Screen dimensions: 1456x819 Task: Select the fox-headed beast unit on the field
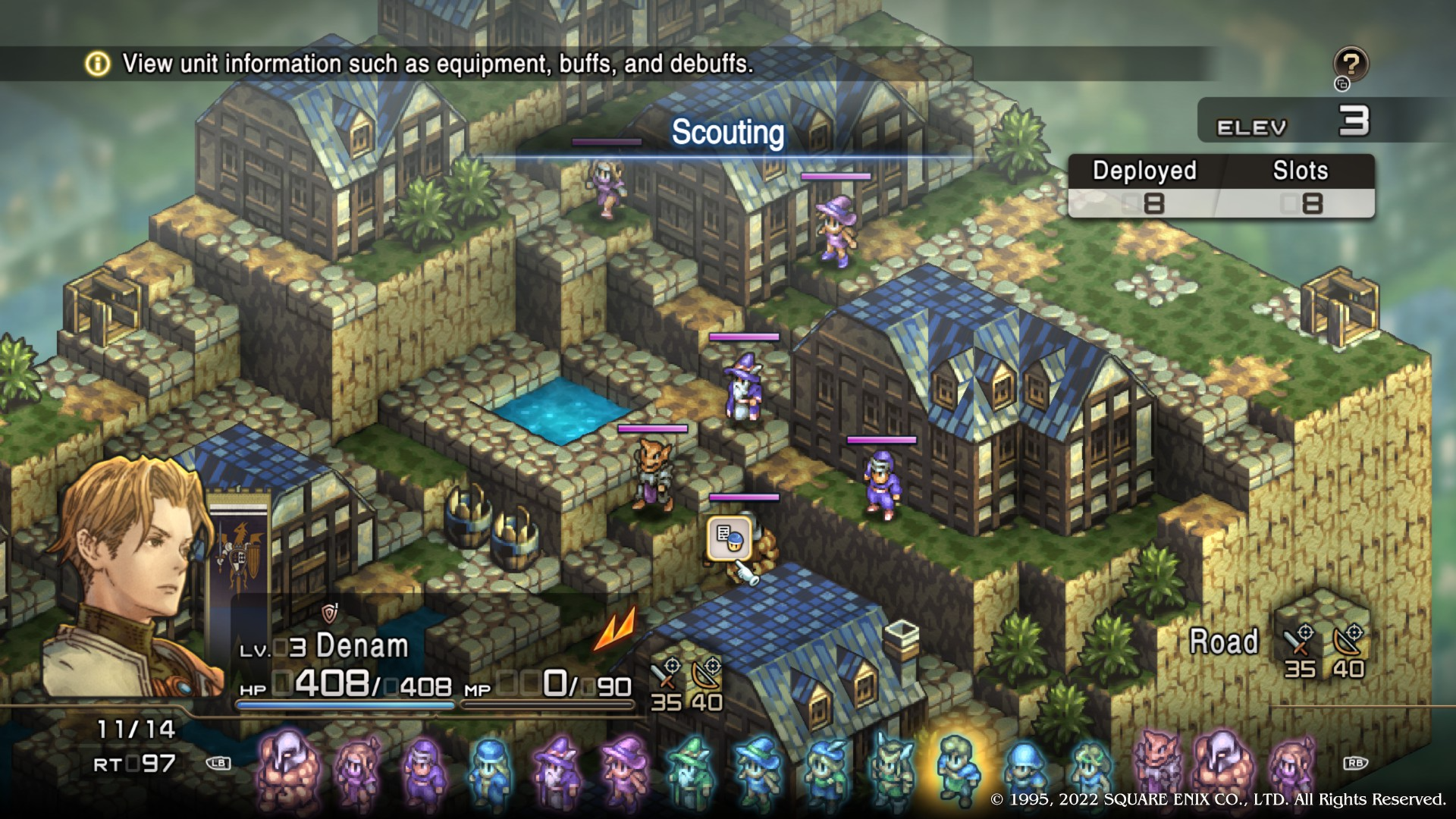tap(653, 475)
